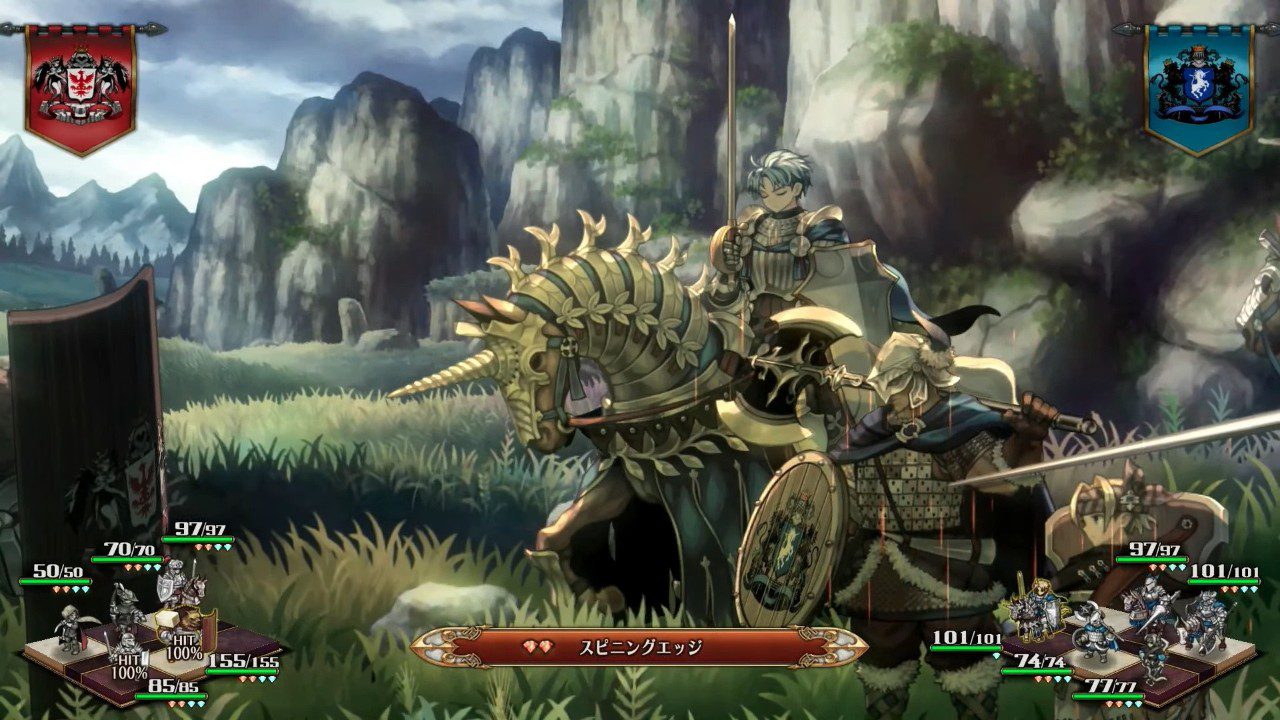This screenshot has height=720, width=1280.
Task: Open the スピニングエッジ skill banner
Action: (640, 646)
